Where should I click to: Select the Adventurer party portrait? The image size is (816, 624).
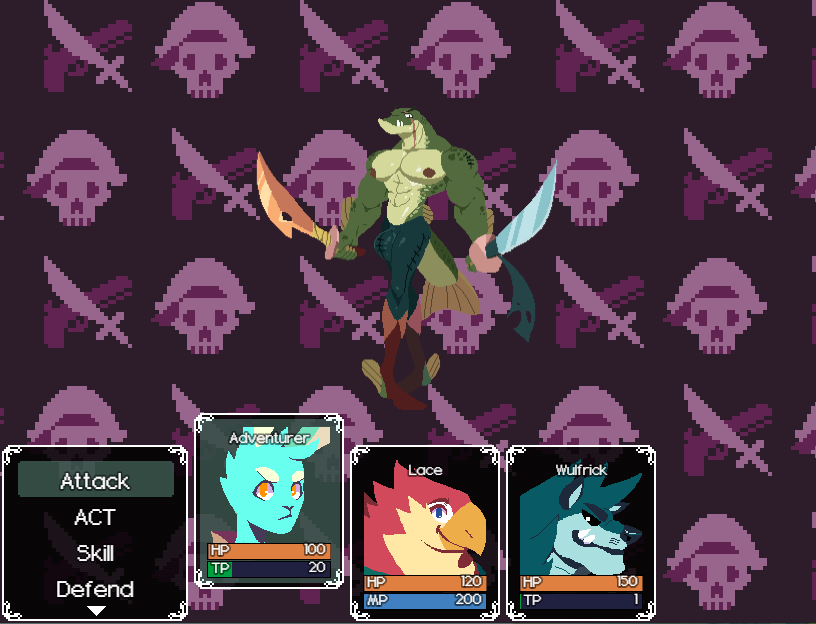(x=268, y=493)
